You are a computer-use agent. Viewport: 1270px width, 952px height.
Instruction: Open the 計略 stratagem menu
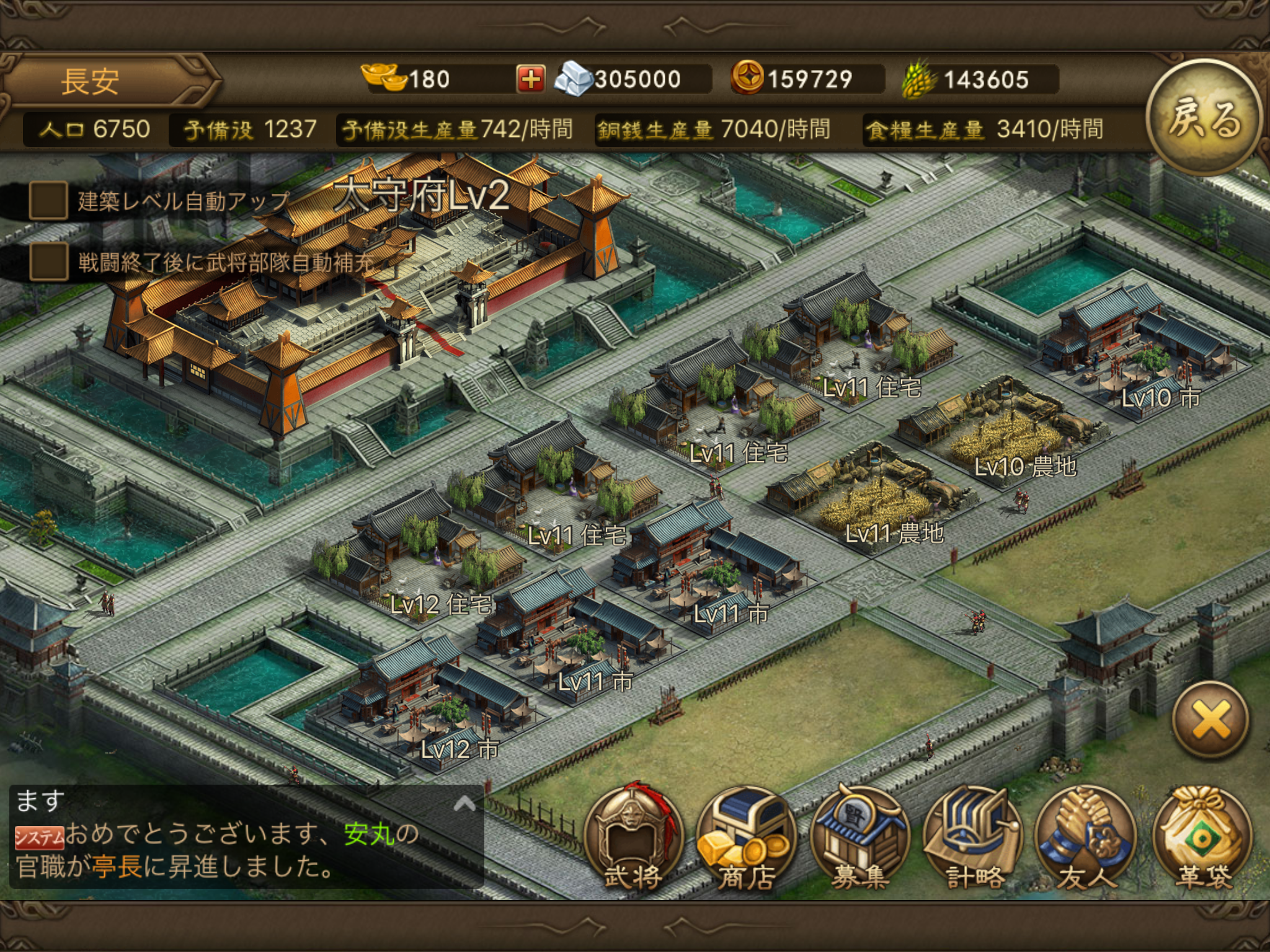974,837
